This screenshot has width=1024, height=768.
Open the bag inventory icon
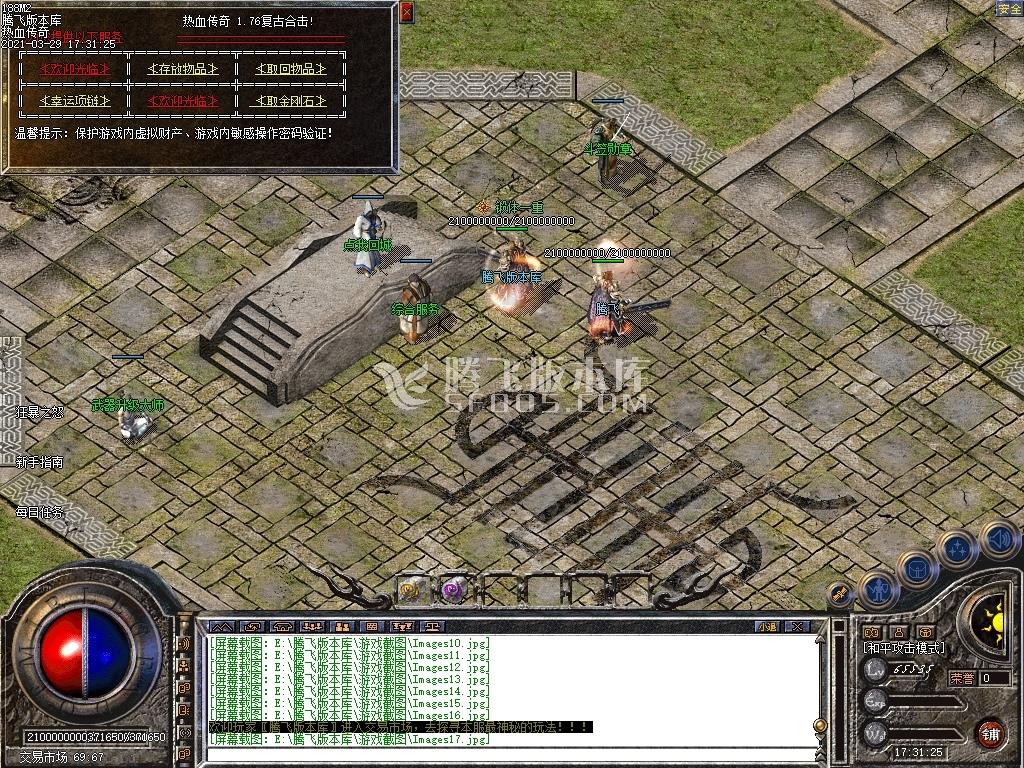[x=917, y=569]
